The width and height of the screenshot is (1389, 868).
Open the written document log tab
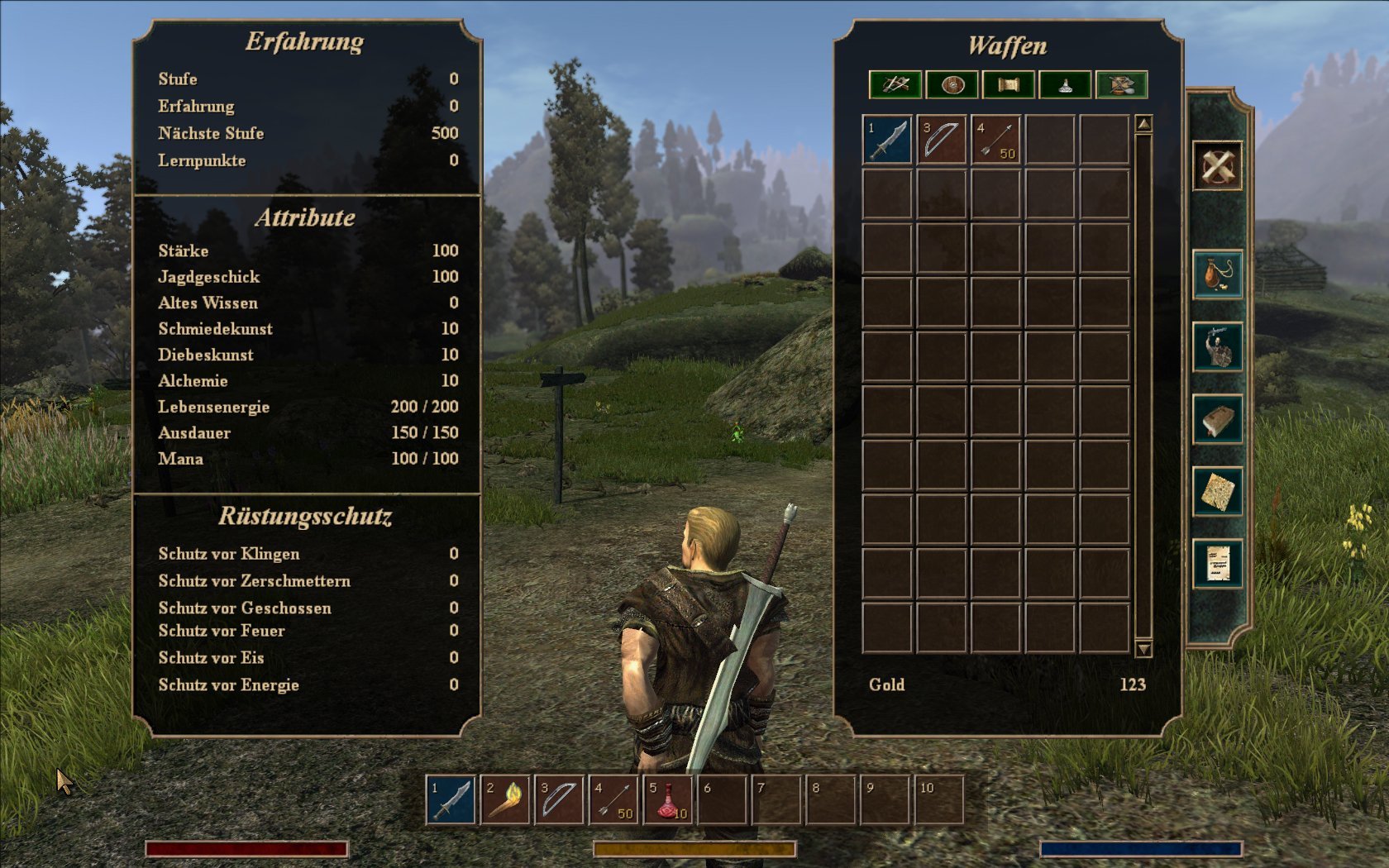pyautogui.click(x=1218, y=564)
